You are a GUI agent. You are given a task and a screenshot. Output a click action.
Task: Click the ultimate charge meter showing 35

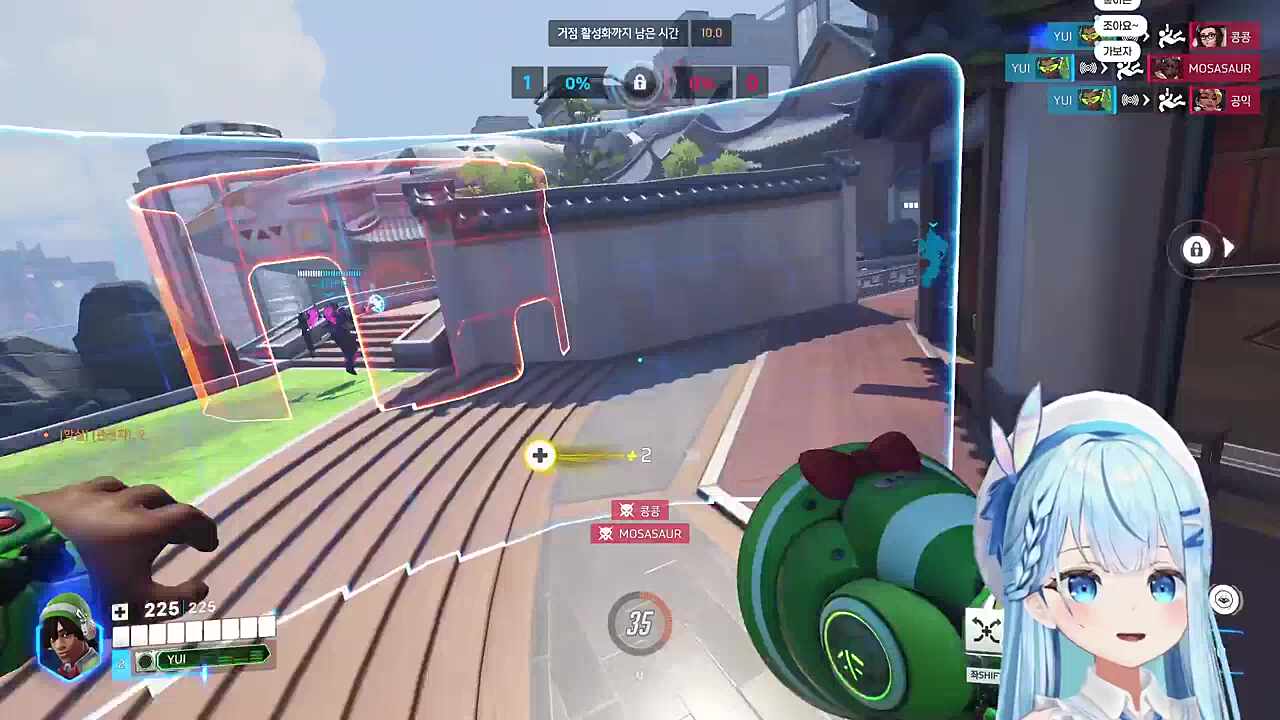[640, 624]
